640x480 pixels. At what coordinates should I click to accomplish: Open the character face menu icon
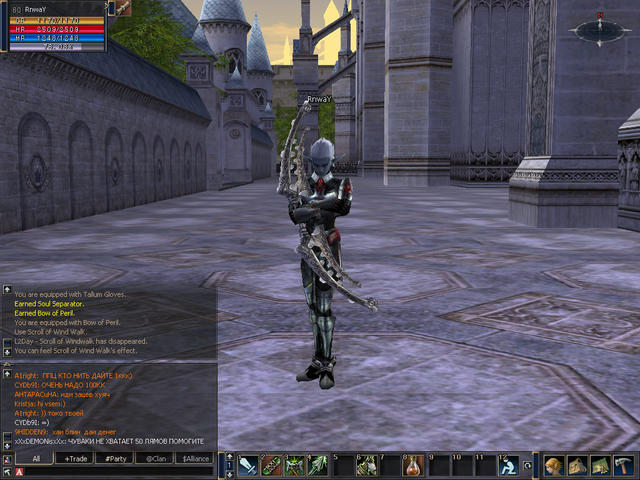pos(554,465)
